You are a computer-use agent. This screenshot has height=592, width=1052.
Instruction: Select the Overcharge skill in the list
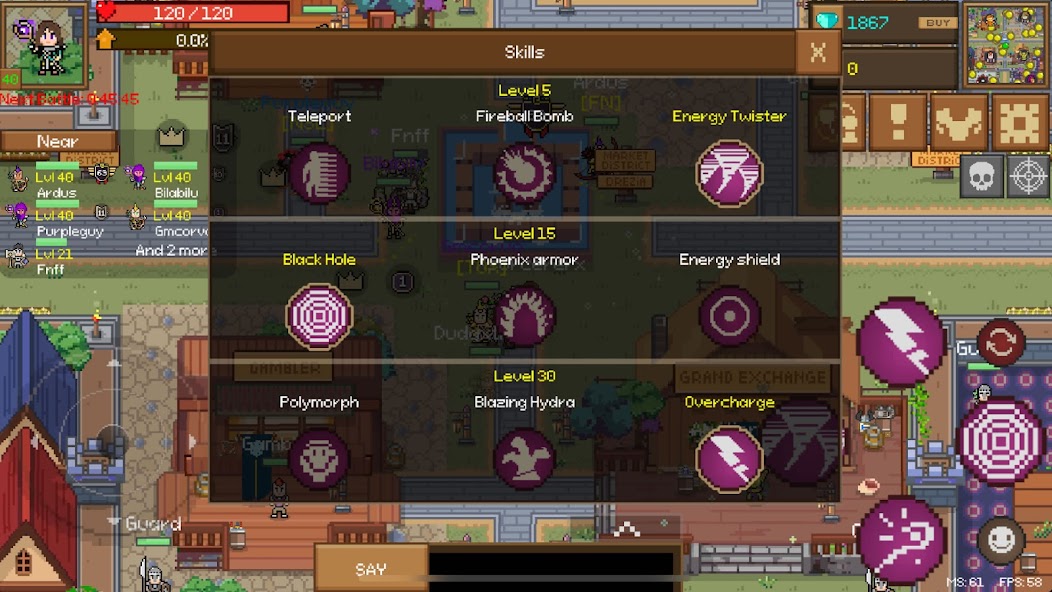pos(729,459)
